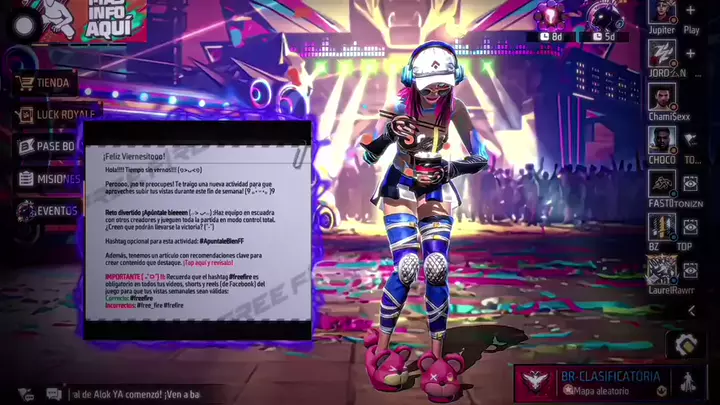Collapse the friends list arrow
Screen dimensions: 720x405
[691, 311]
